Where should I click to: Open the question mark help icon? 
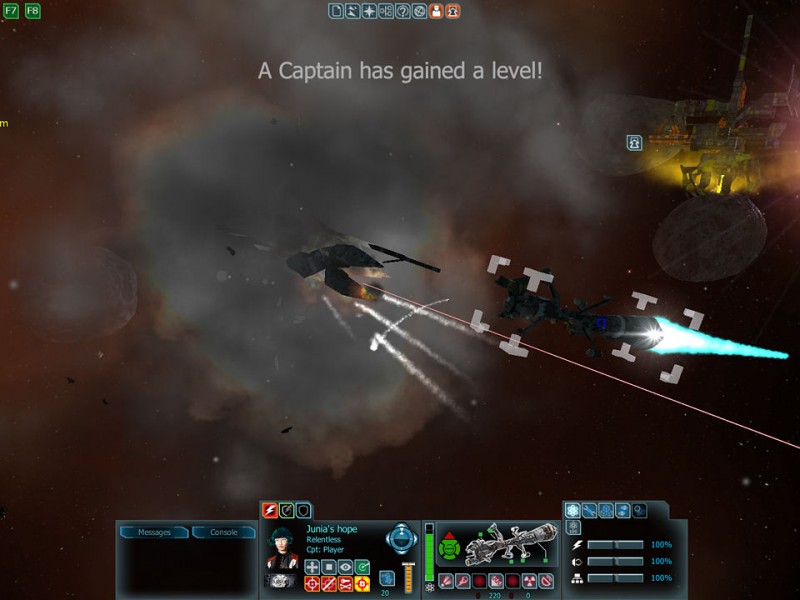click(x=402, y=11)
